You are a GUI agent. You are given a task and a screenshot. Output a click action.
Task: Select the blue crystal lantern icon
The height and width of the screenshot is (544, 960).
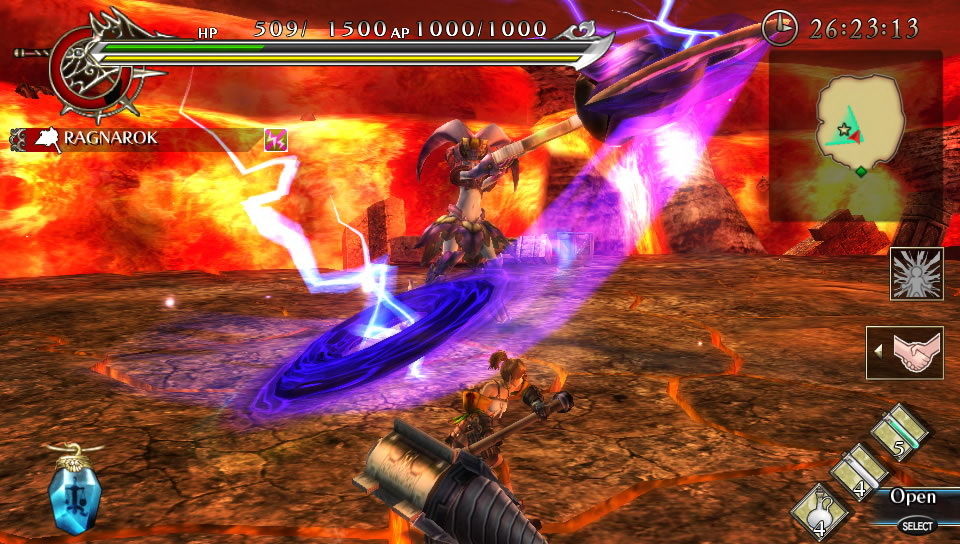pyautogui.click(x=75, y=491)
